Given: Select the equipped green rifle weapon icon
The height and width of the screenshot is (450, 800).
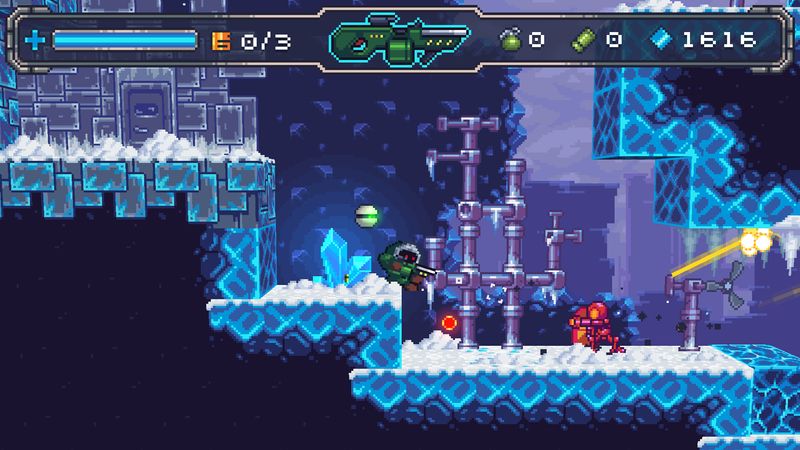Looking at the screenshot, I should [x=399, y=40].
